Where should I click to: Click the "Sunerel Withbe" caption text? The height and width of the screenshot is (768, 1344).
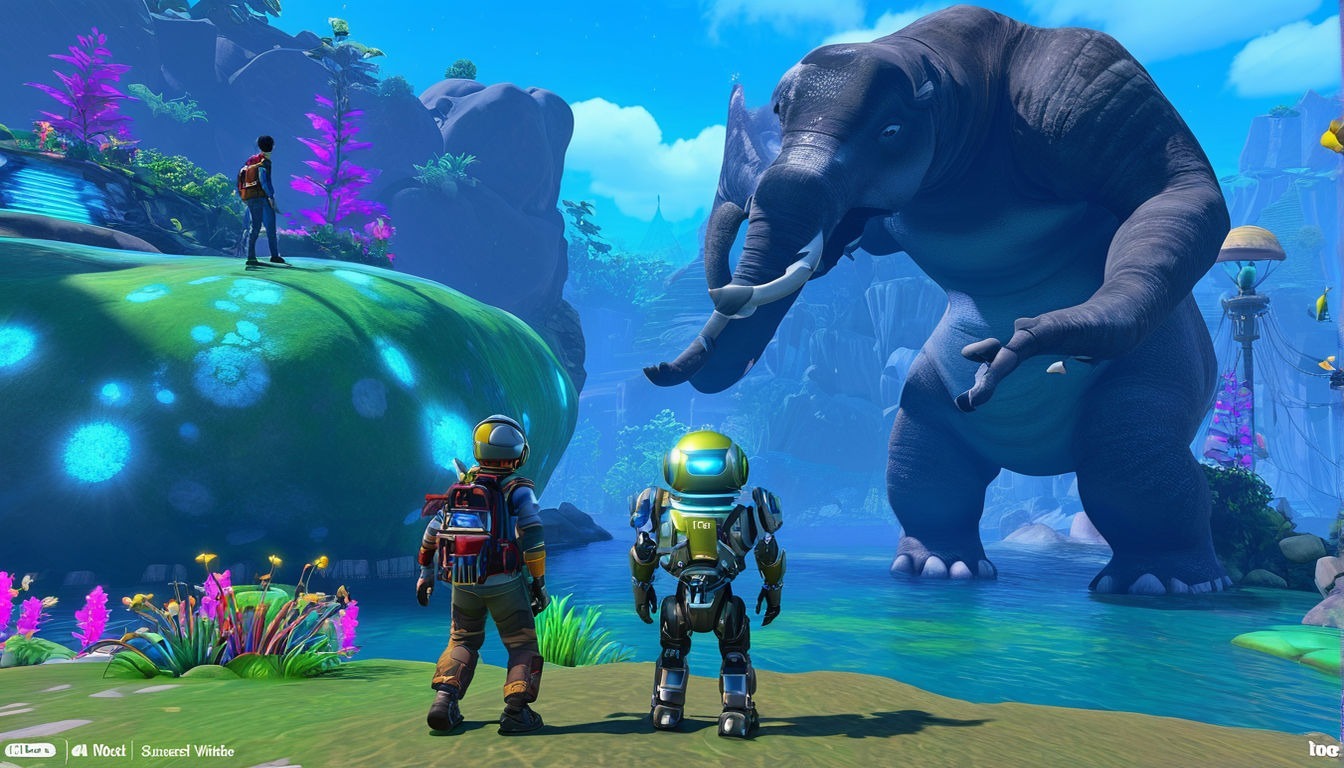click(186, 750)
